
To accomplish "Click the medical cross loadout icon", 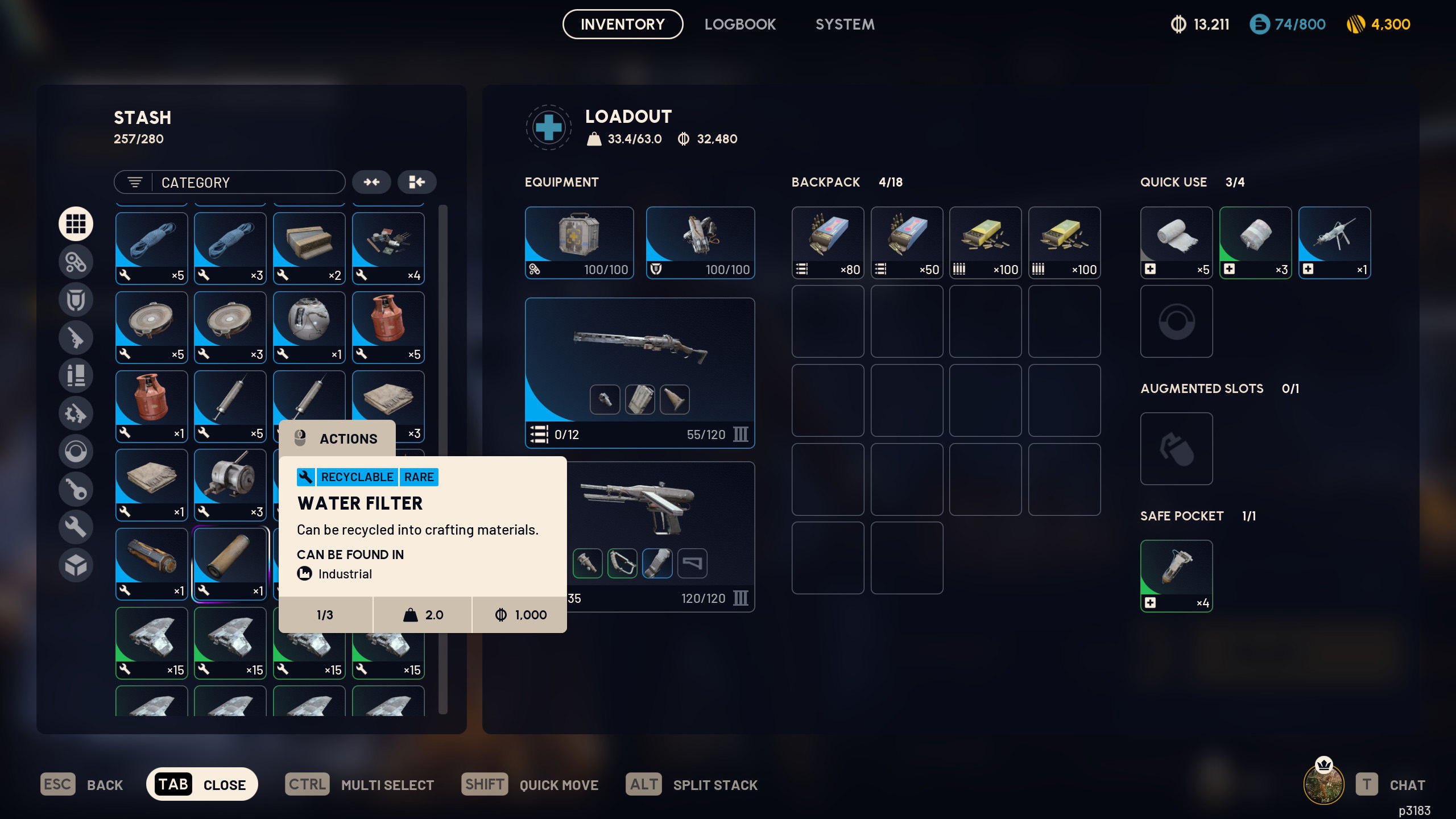I will [548, 127].
